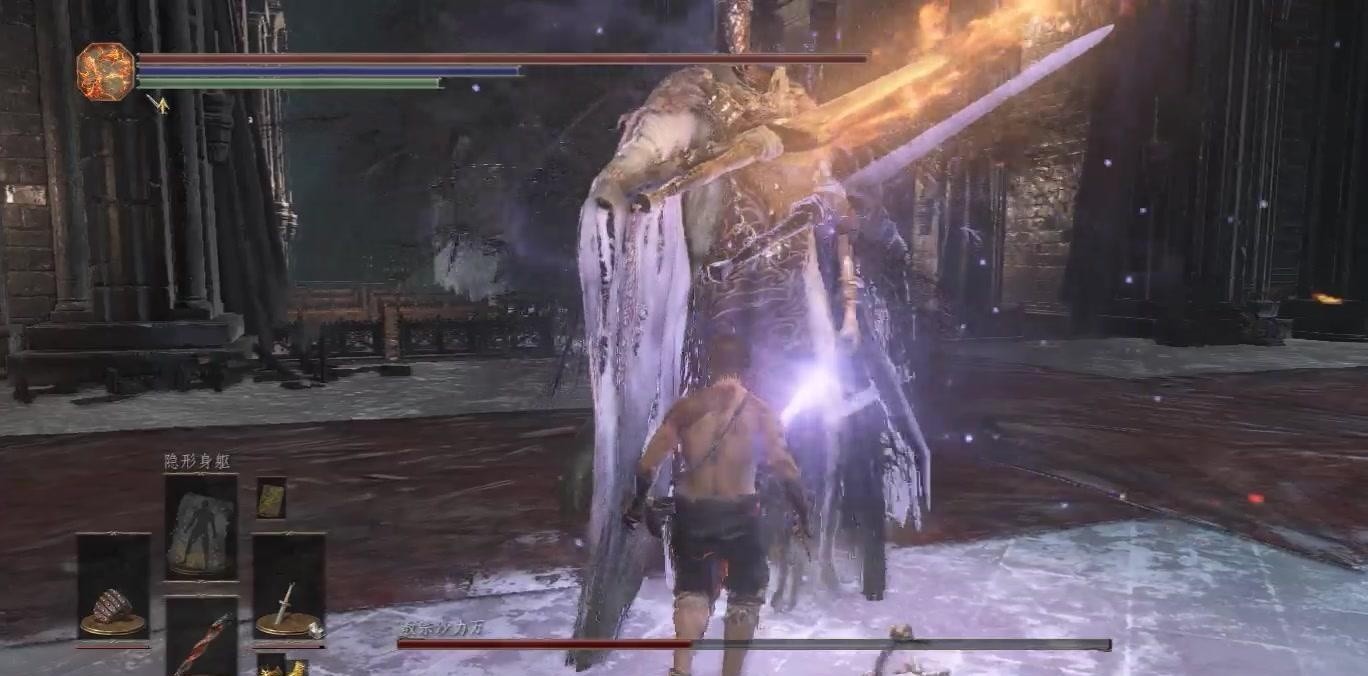Click the fiery ember emblem
Image resolution: width=1368 pixels, height=676 pixels.
105,72
